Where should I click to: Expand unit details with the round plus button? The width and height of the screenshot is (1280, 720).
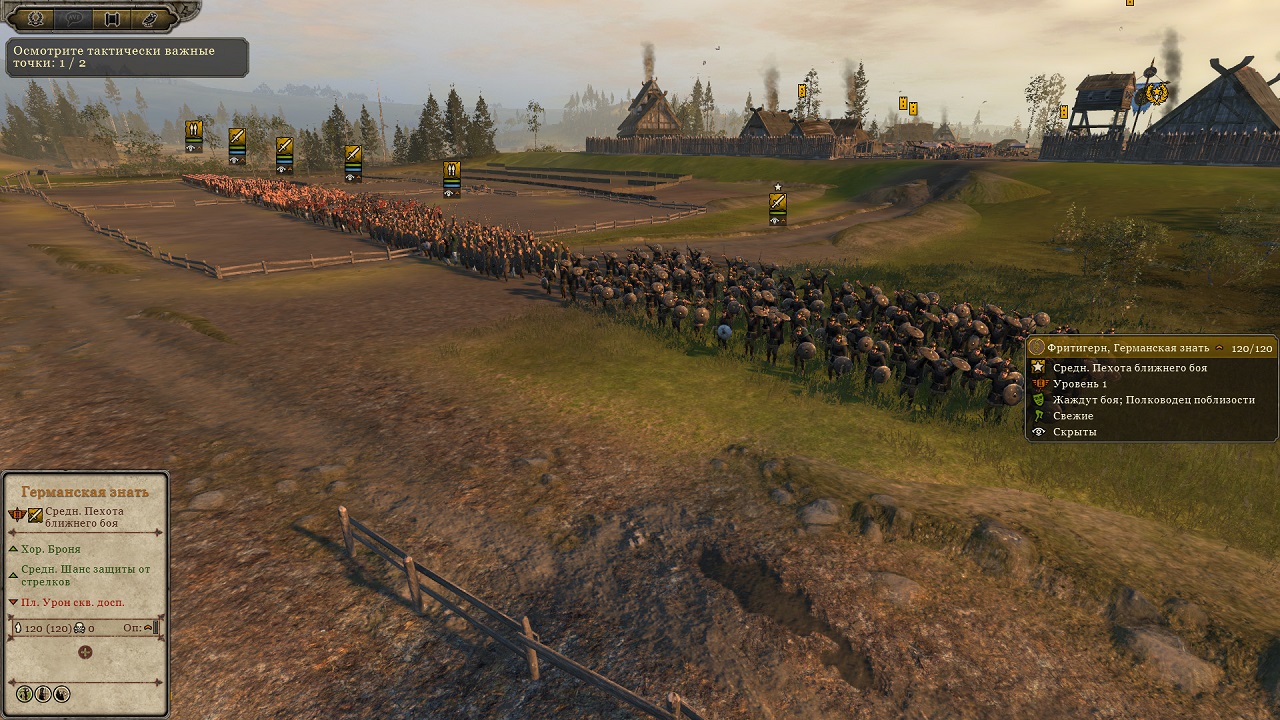tap(85, 652)
